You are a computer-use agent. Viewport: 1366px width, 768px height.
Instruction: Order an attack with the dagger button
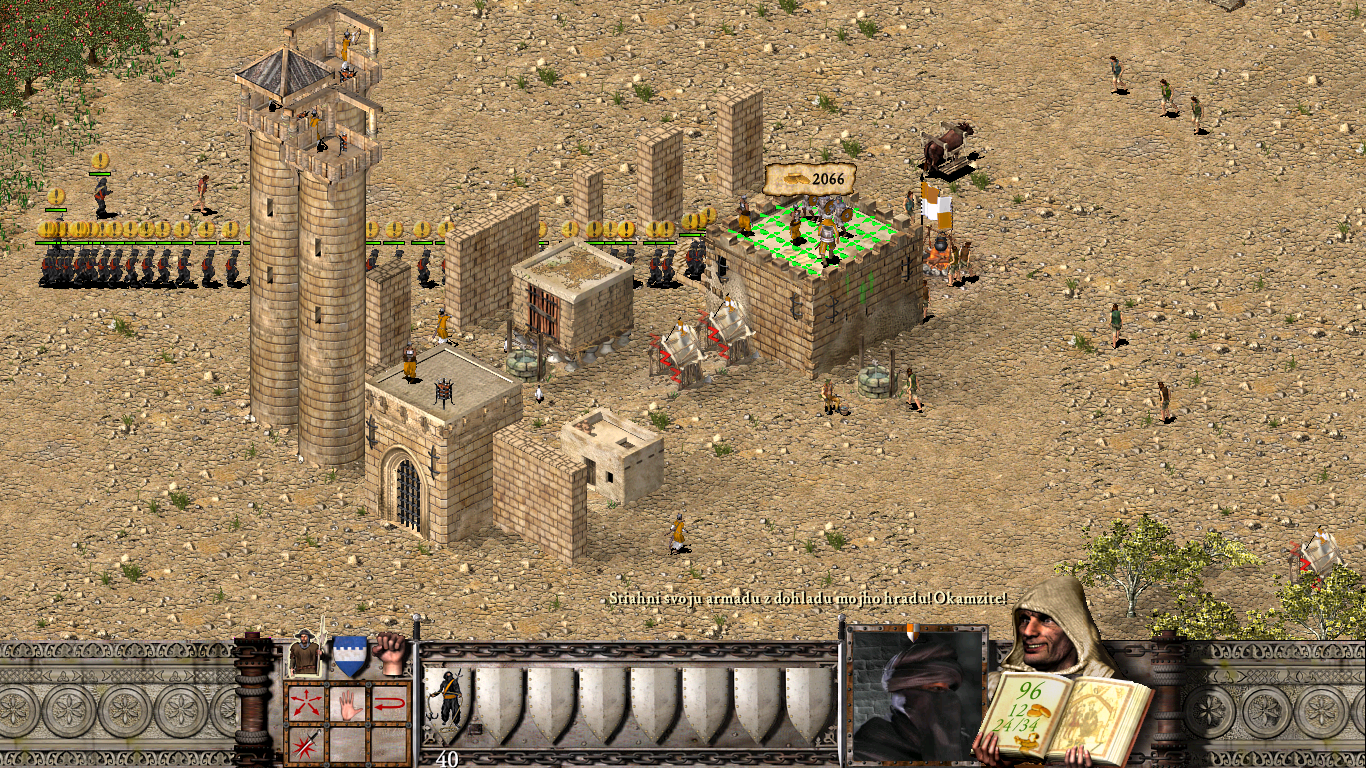point(305,744)
